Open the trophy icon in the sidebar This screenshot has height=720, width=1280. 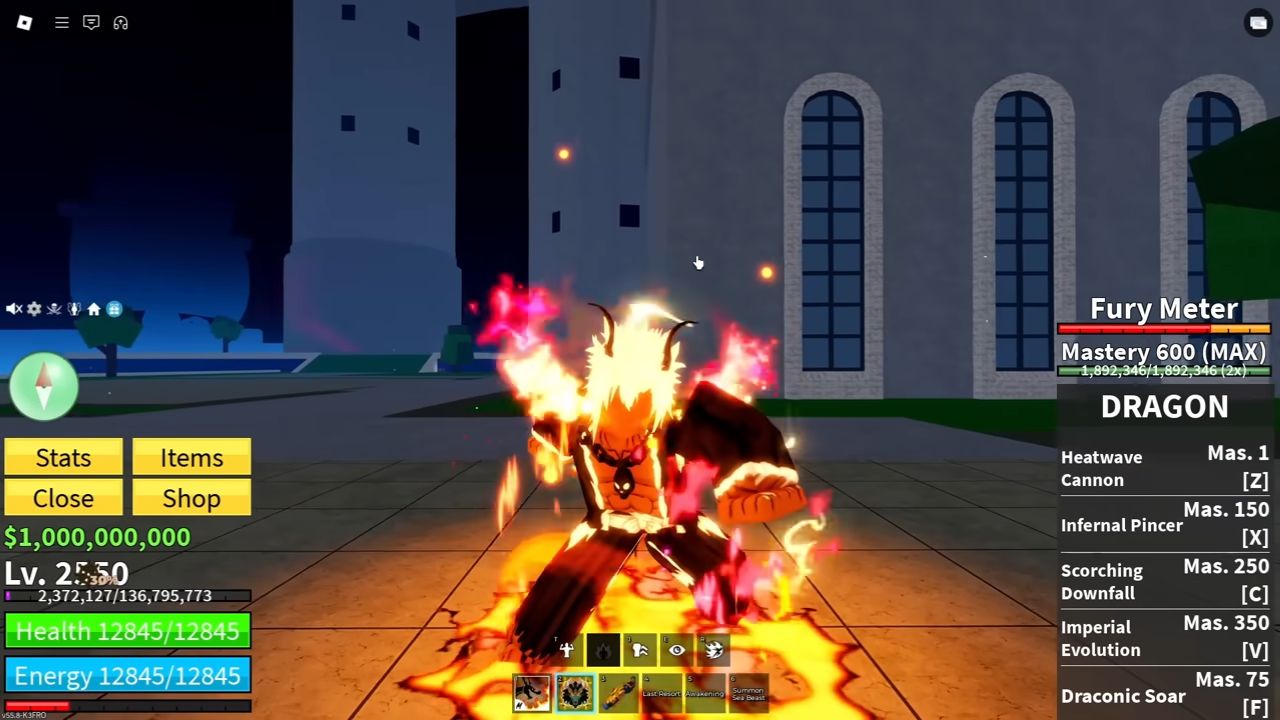point(73,308)
